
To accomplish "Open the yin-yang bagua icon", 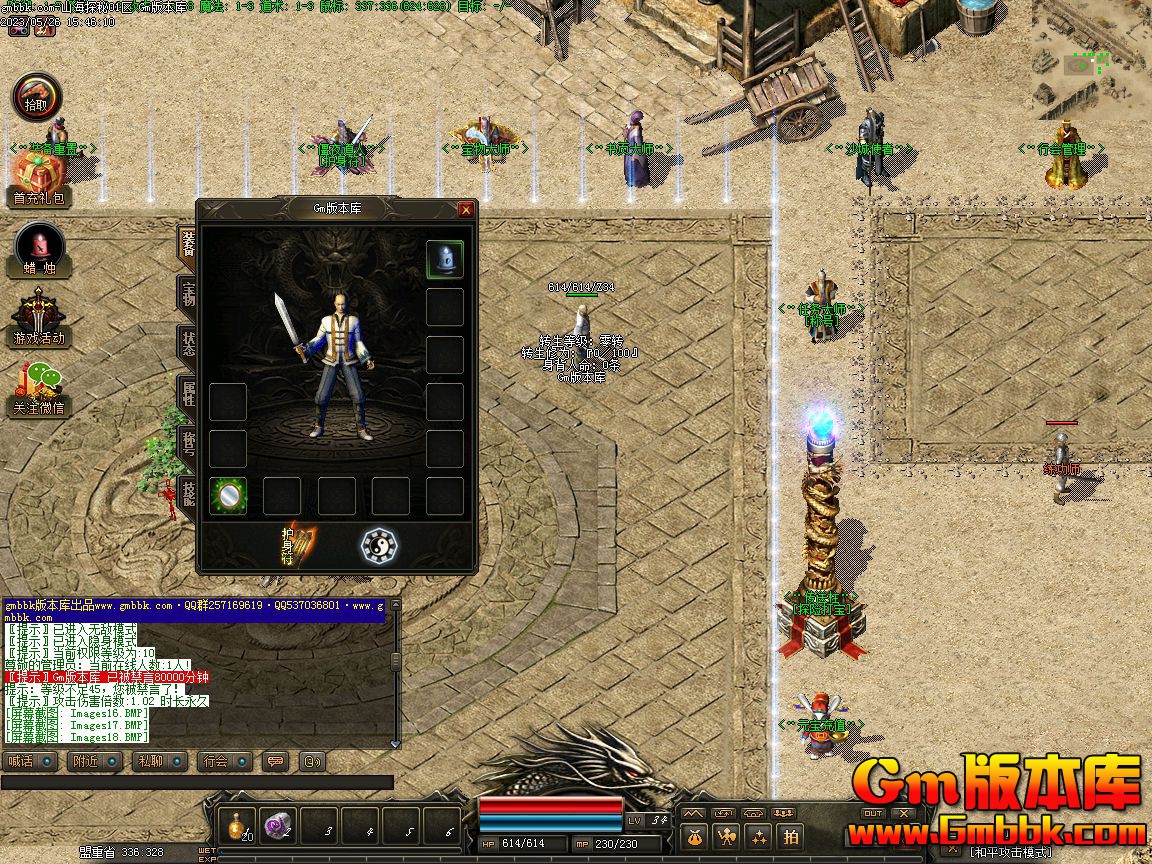I will click(379, 546).
